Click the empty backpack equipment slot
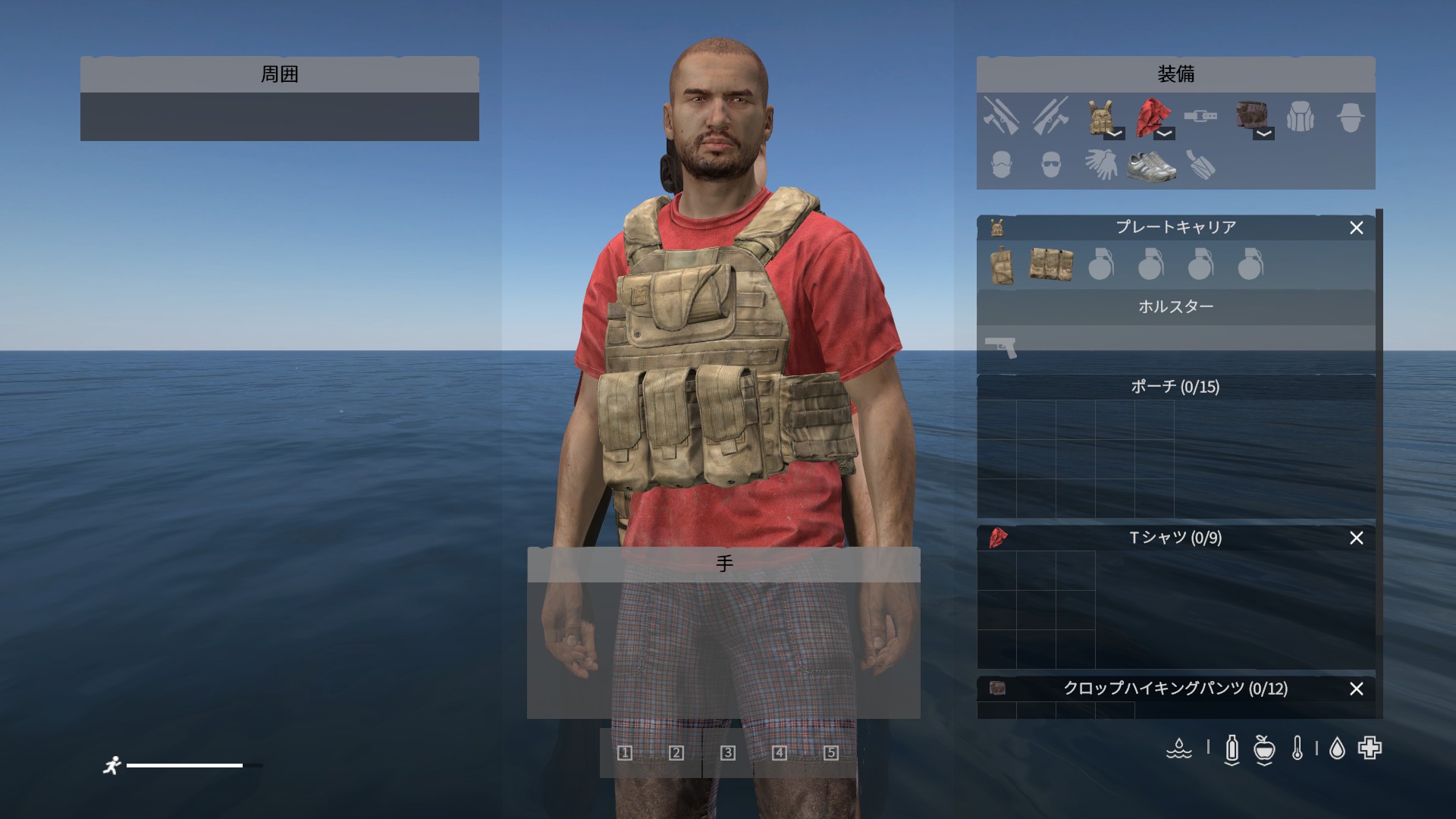 (1300, 117)
